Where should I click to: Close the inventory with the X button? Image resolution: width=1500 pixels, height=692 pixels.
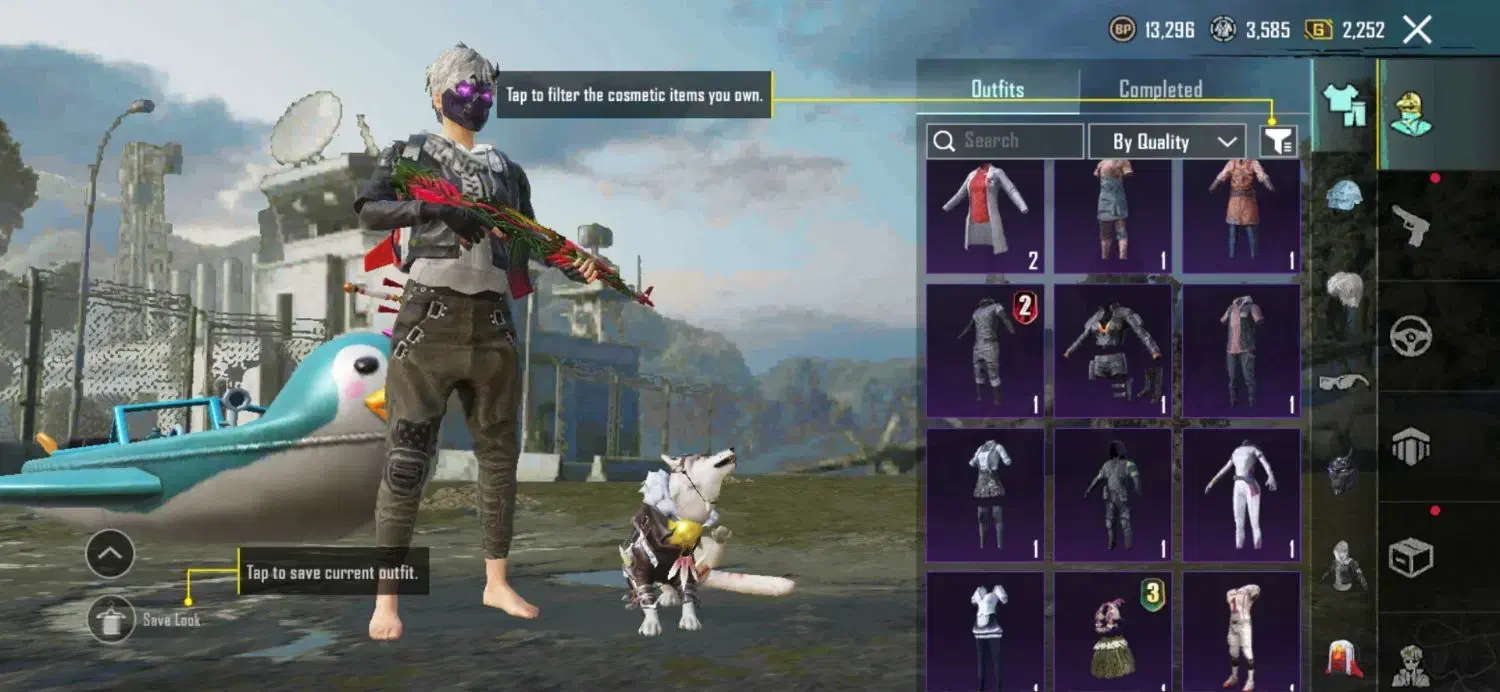pos(1417,30)
